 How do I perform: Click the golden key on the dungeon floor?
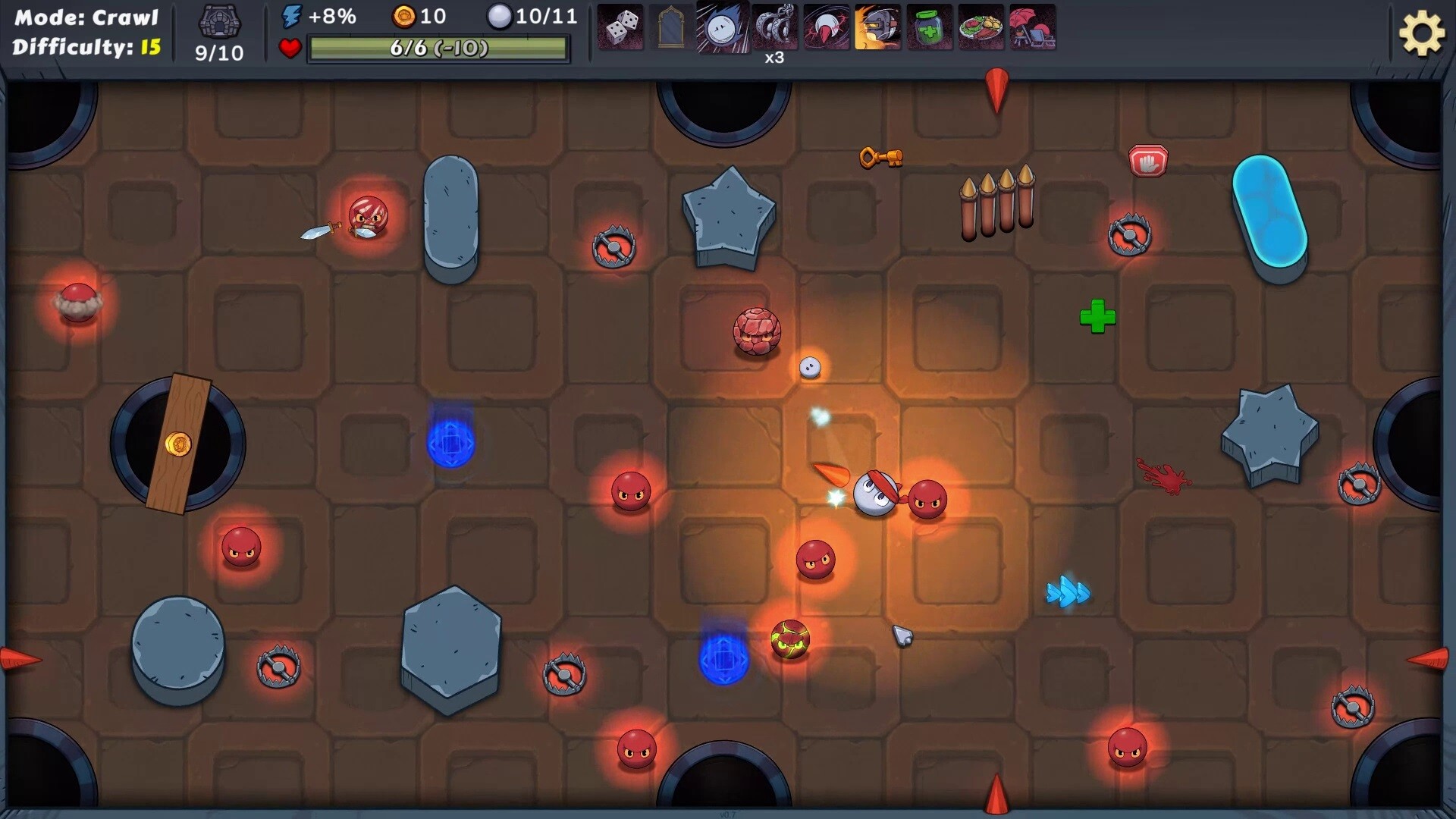pos(881,158)
